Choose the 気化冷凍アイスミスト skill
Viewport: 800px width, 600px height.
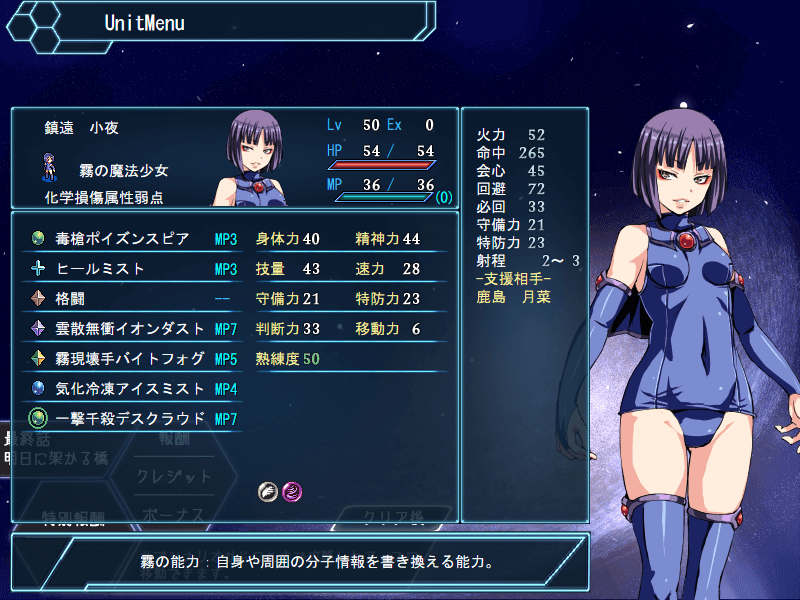point(125,388)
